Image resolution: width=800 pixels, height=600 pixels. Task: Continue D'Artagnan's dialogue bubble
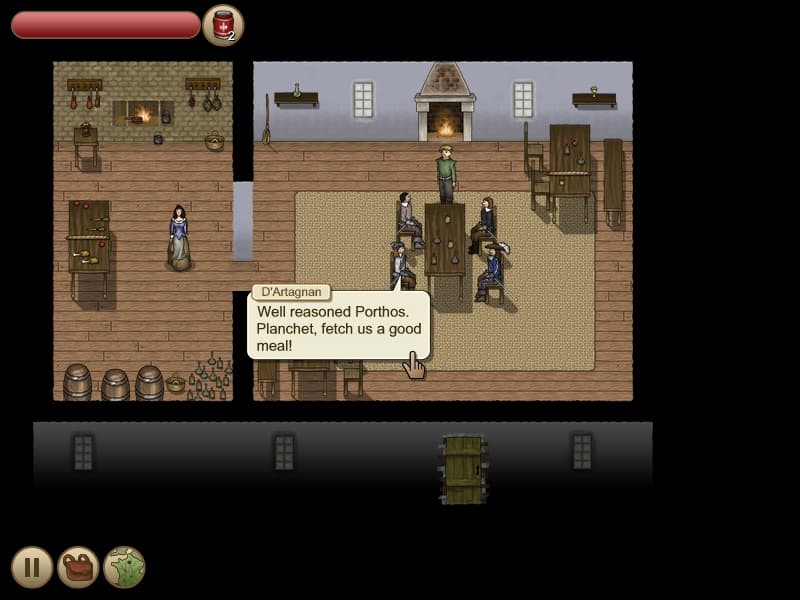[339, 327]
